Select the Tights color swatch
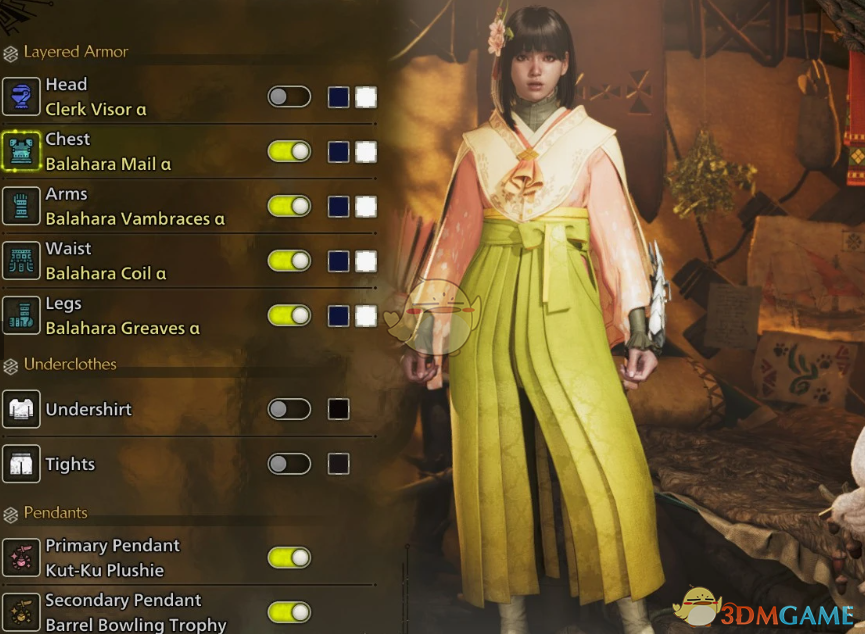The width and height of the screenshot is (865, 634). (x=339, y=464)
